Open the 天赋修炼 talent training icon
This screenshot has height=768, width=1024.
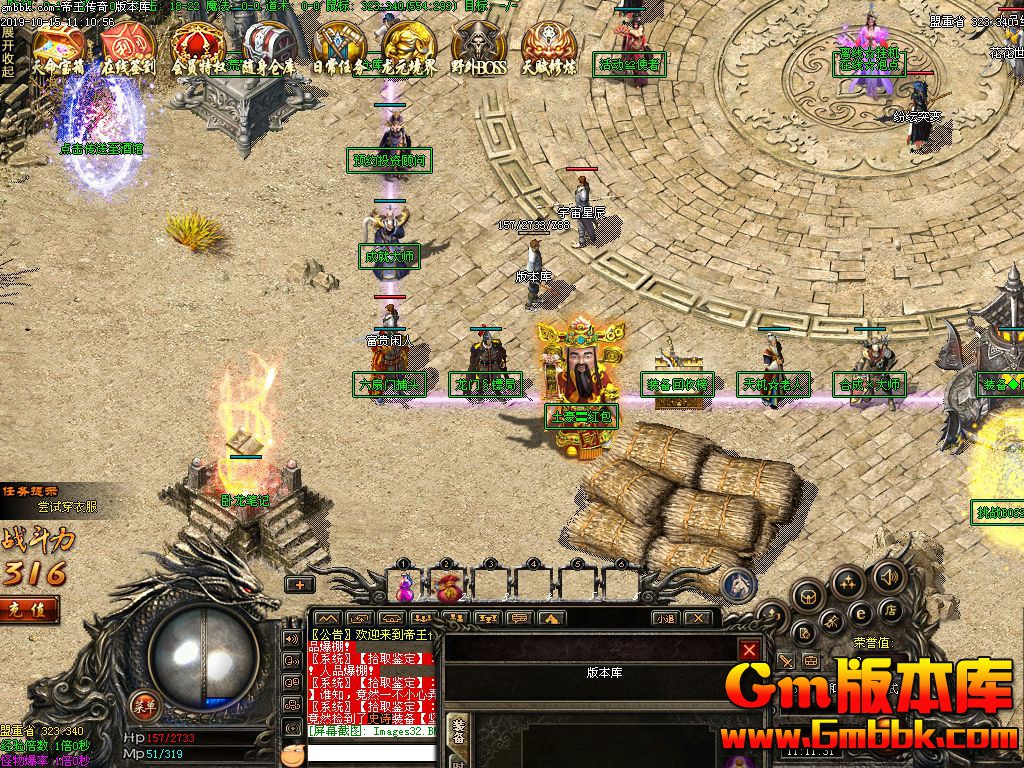point(548,46)
